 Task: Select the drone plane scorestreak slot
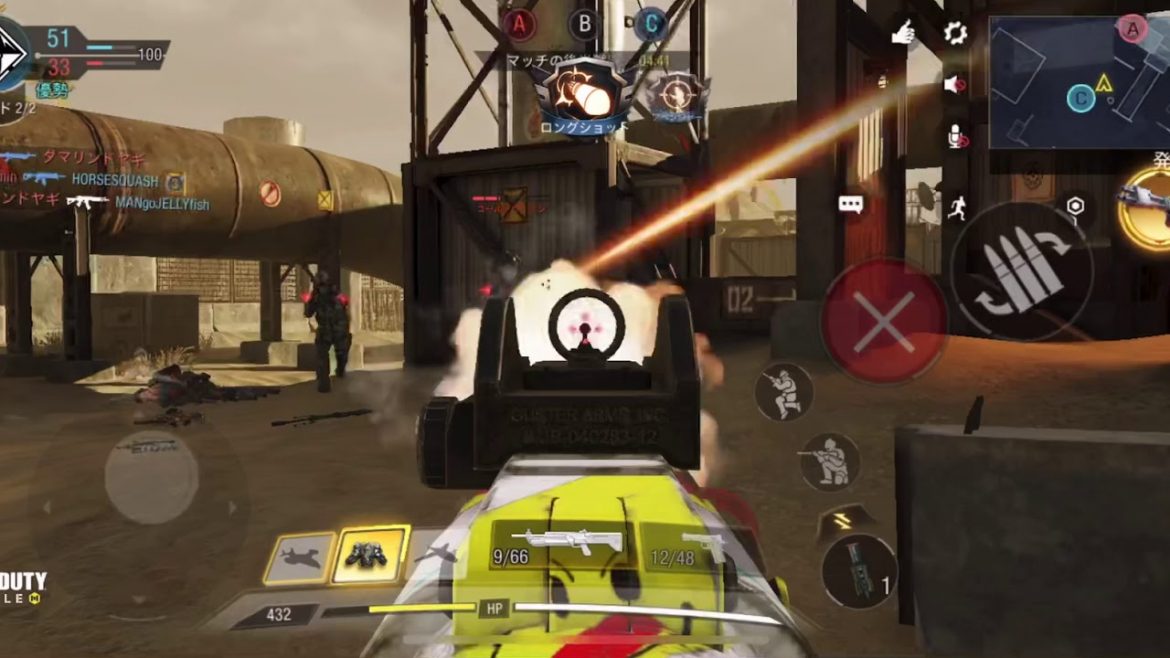pos(299,558)
